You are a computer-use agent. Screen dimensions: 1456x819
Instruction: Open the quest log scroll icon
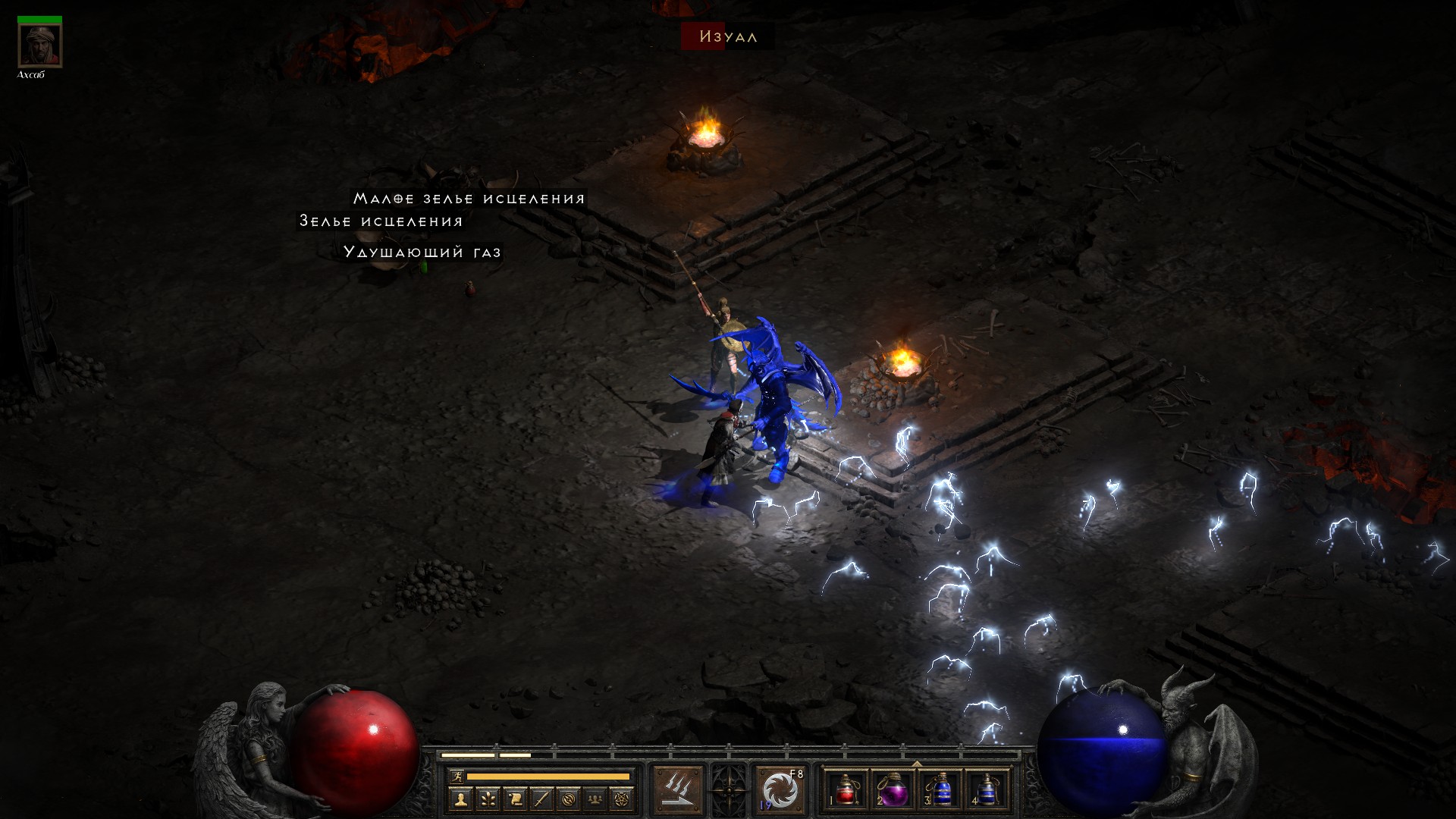coord(515,799)
